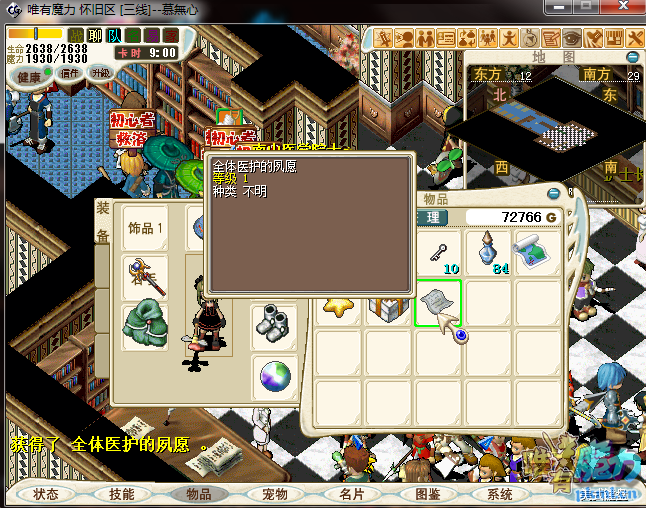The width and height of the screenshot is (646, 508).
Task: Open the 图鉴 encyclopedia panel
Action: [x=427, y=494]
